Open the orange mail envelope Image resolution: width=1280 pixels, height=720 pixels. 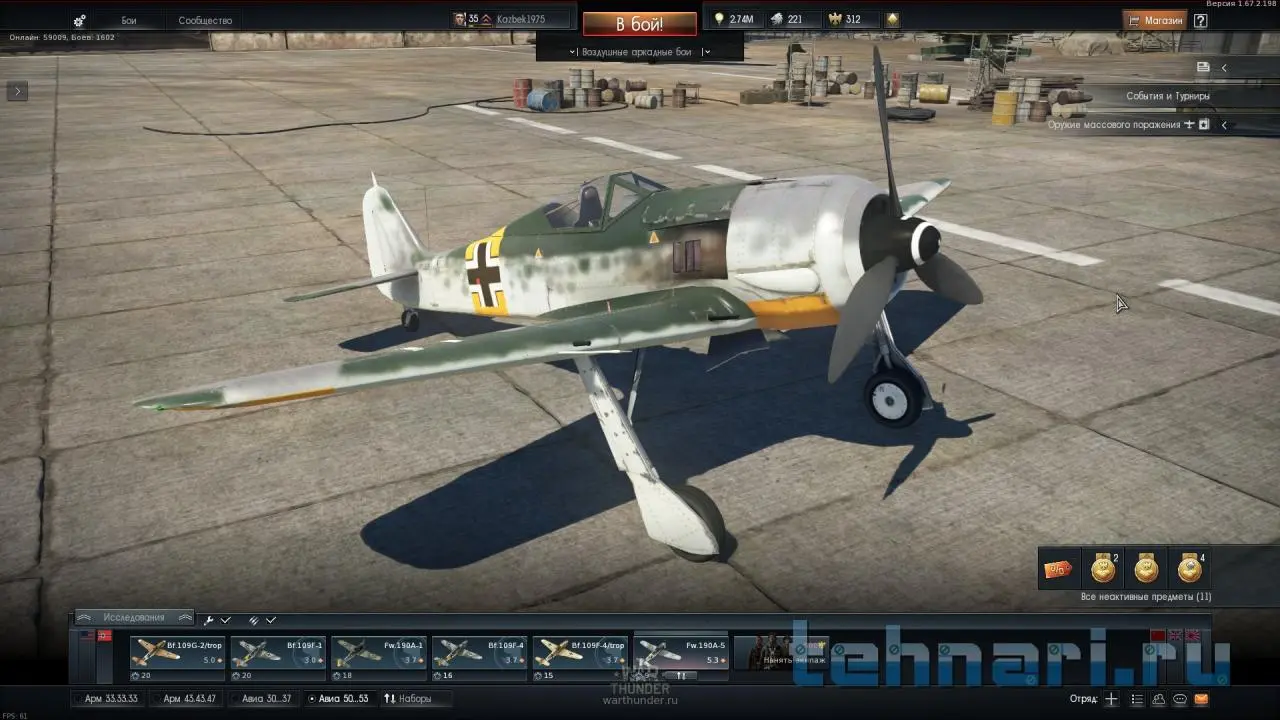click(1201, 699)
